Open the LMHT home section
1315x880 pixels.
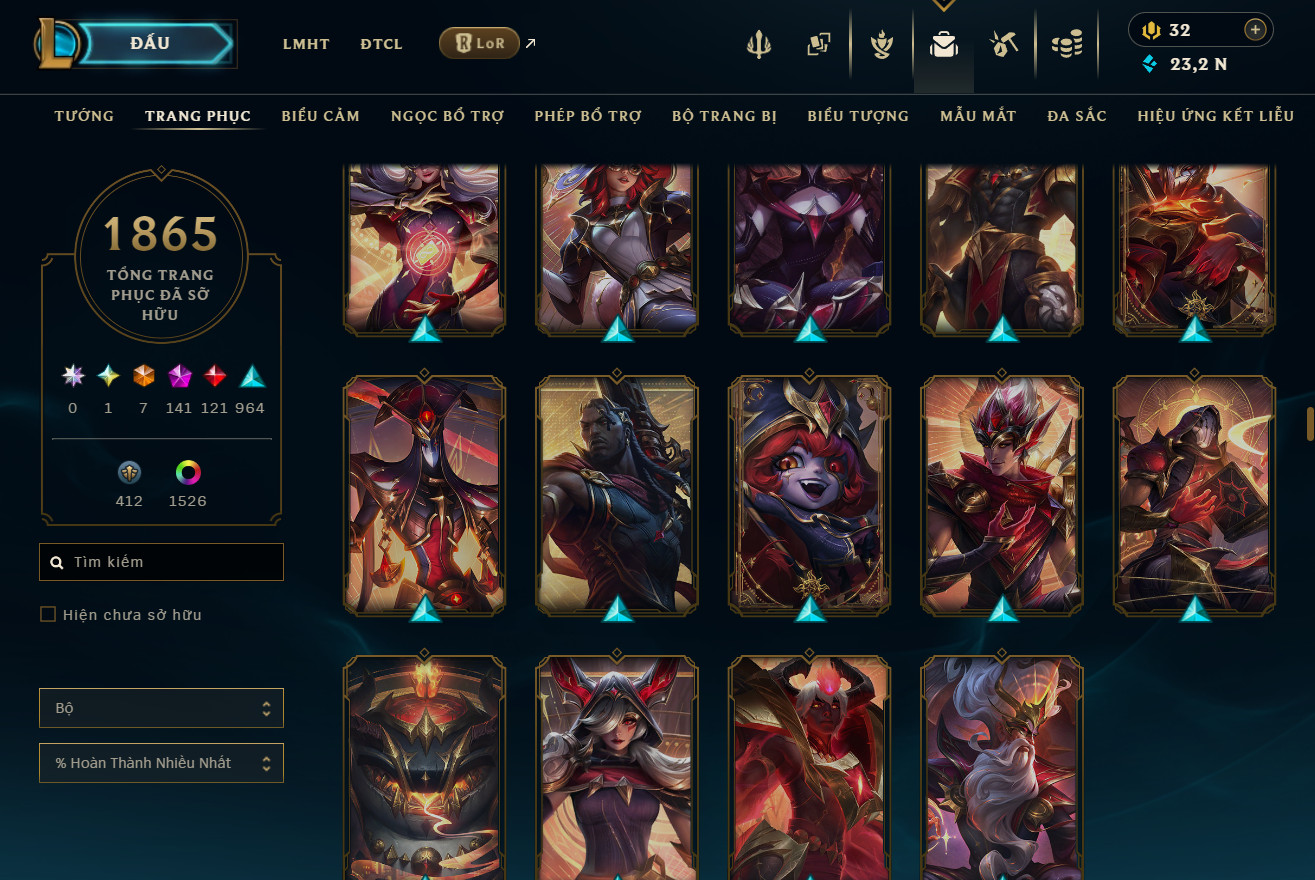pyautogui.click(x=306, y=44)
